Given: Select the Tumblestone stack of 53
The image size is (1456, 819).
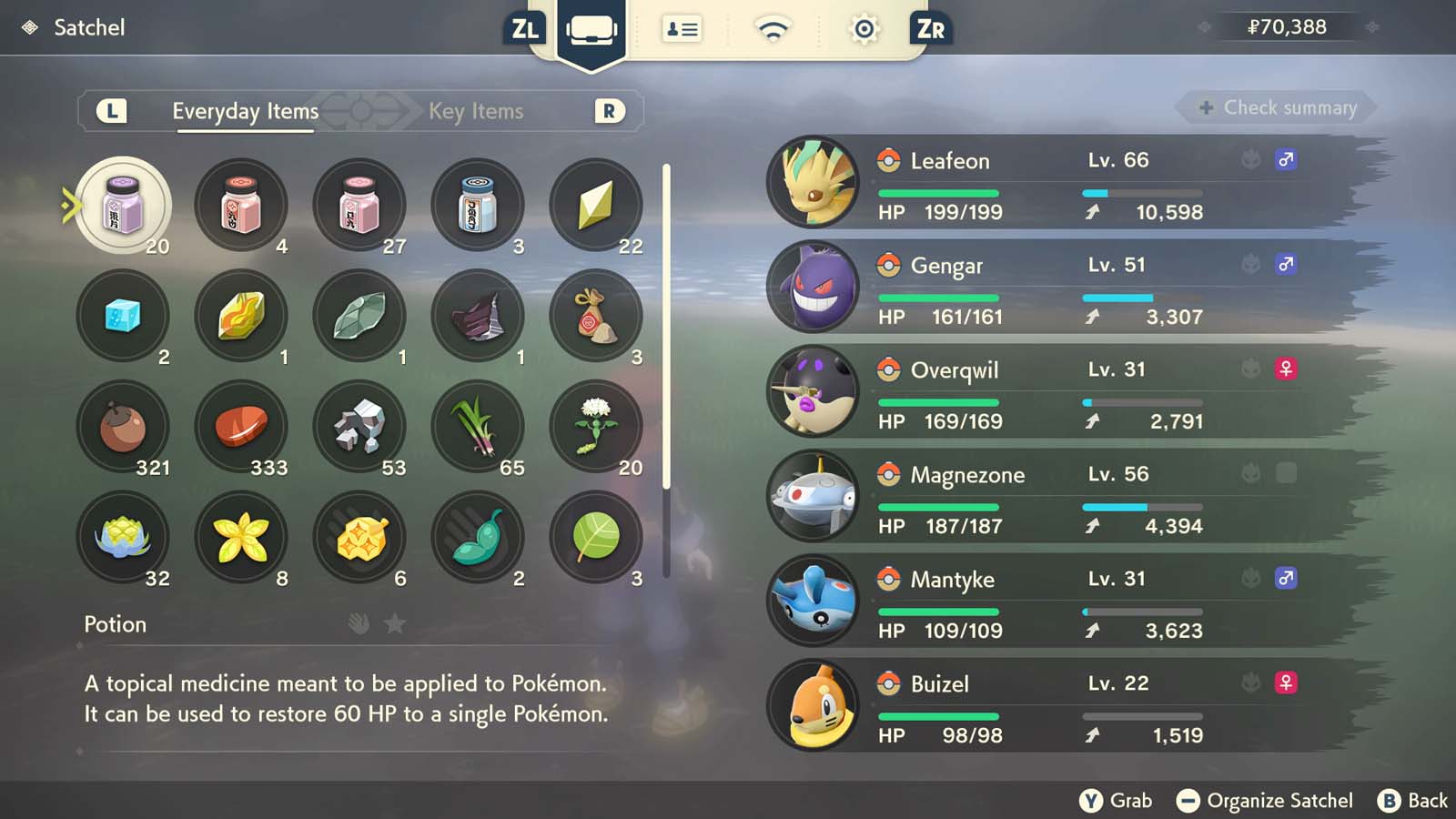Looking at the screenshot, I should pyautogui.click(x=359, y=426).
